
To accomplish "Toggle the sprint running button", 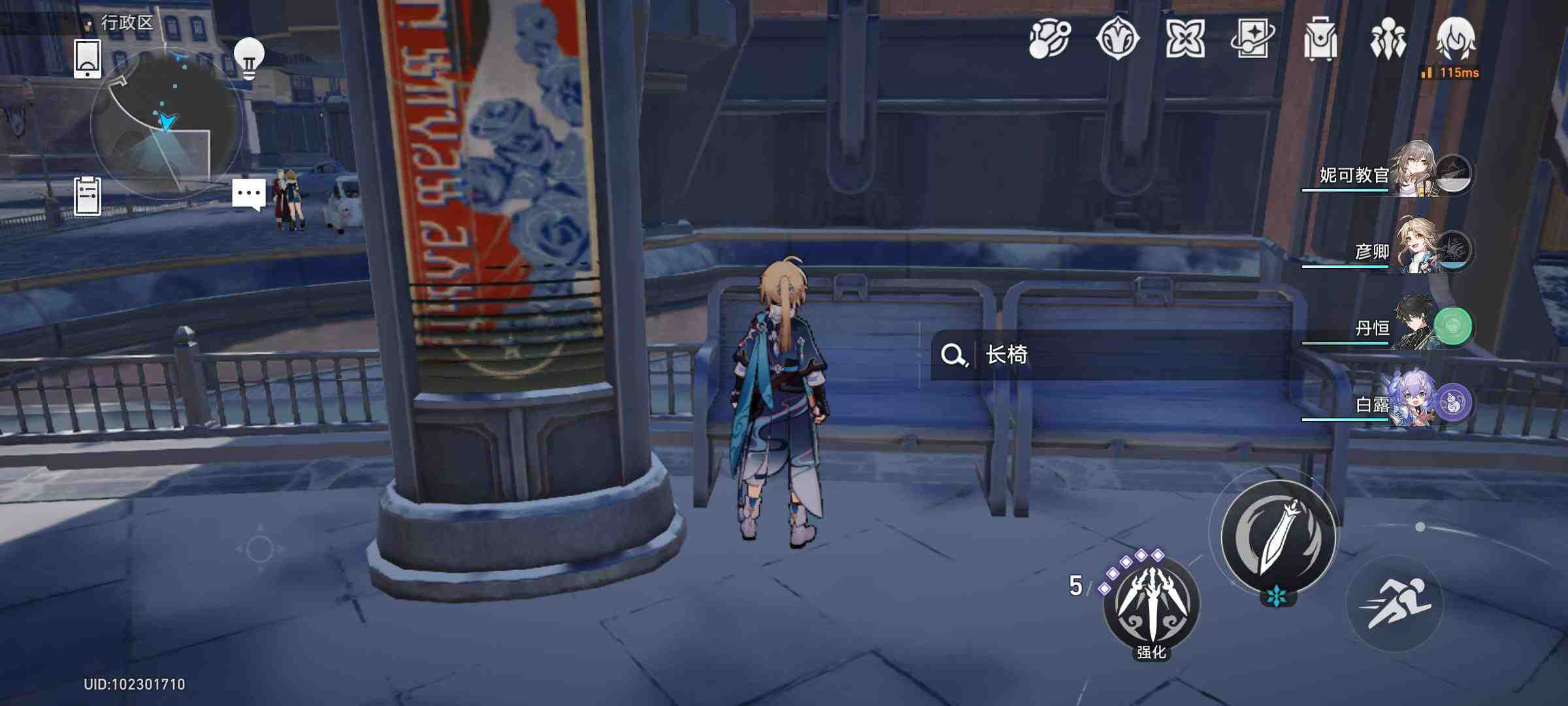I will point(1395,603).
